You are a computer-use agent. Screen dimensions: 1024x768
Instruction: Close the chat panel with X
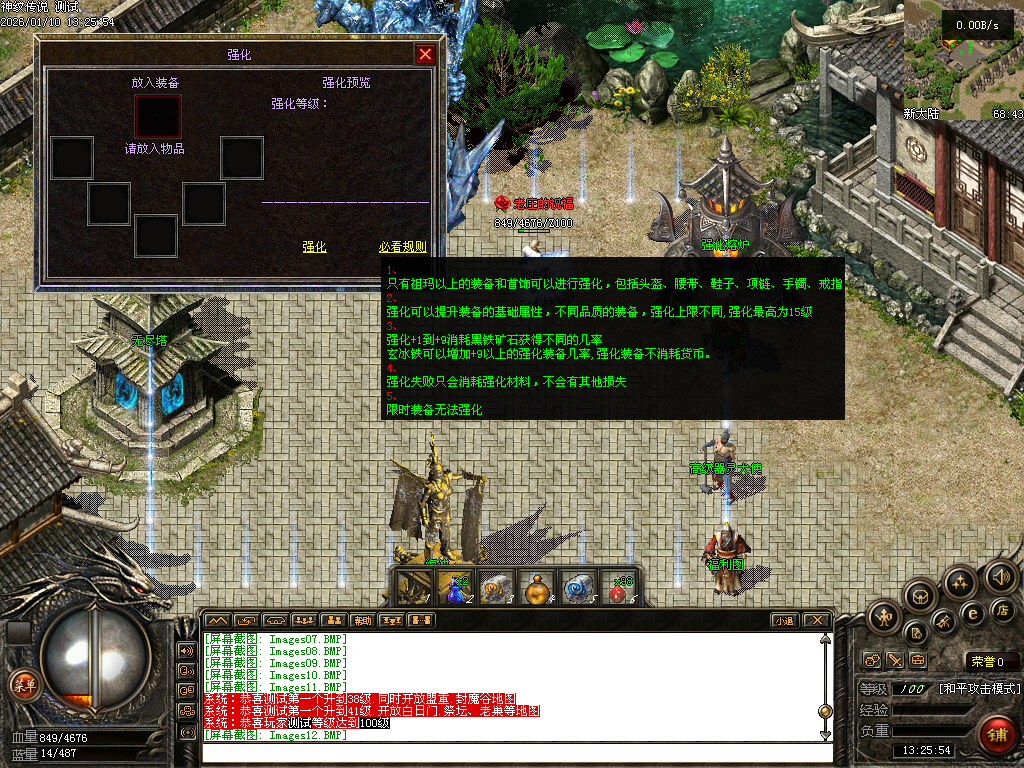point(817,620)
